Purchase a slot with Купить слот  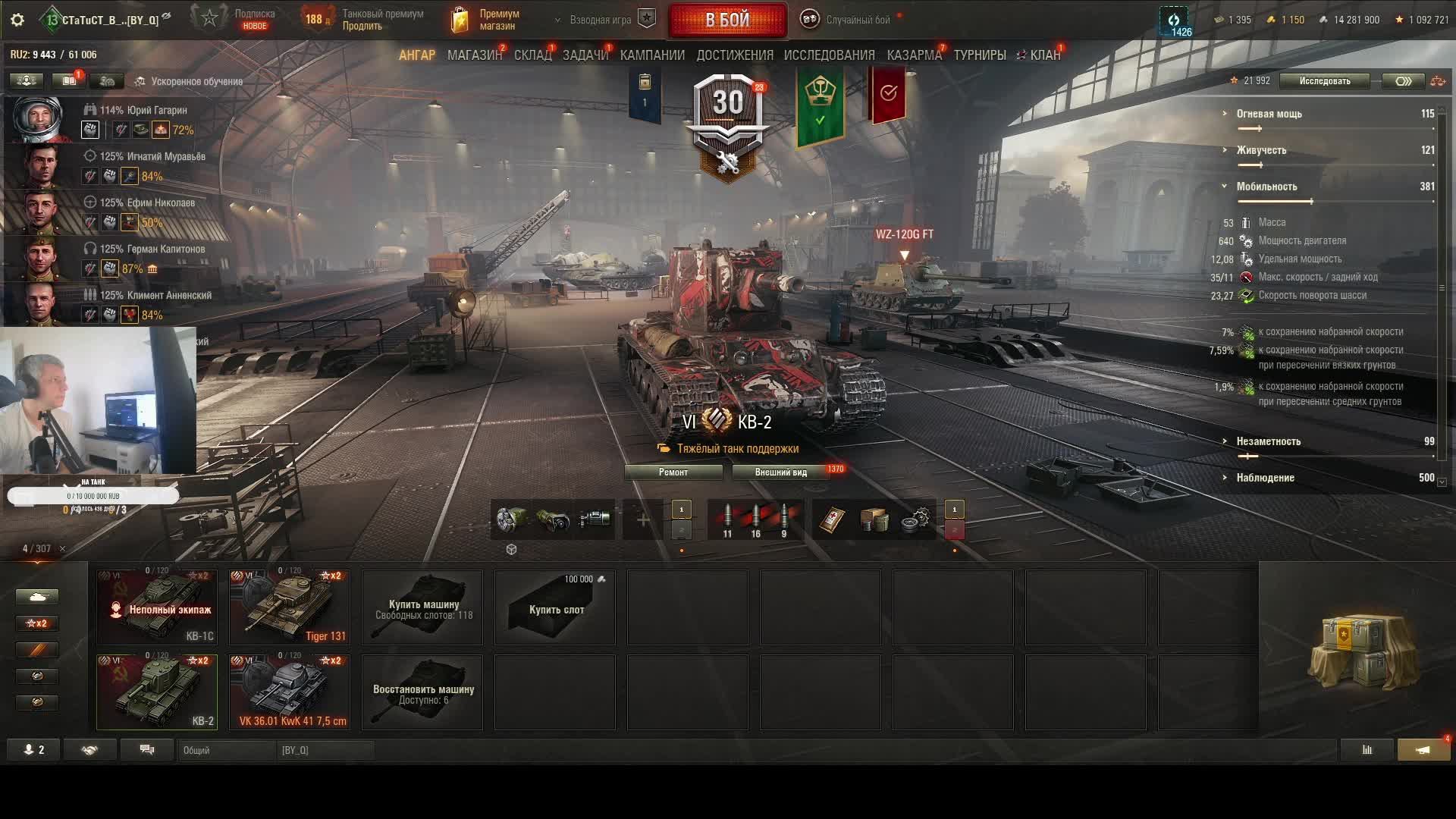pyautogui.click(x=555, y=608)
